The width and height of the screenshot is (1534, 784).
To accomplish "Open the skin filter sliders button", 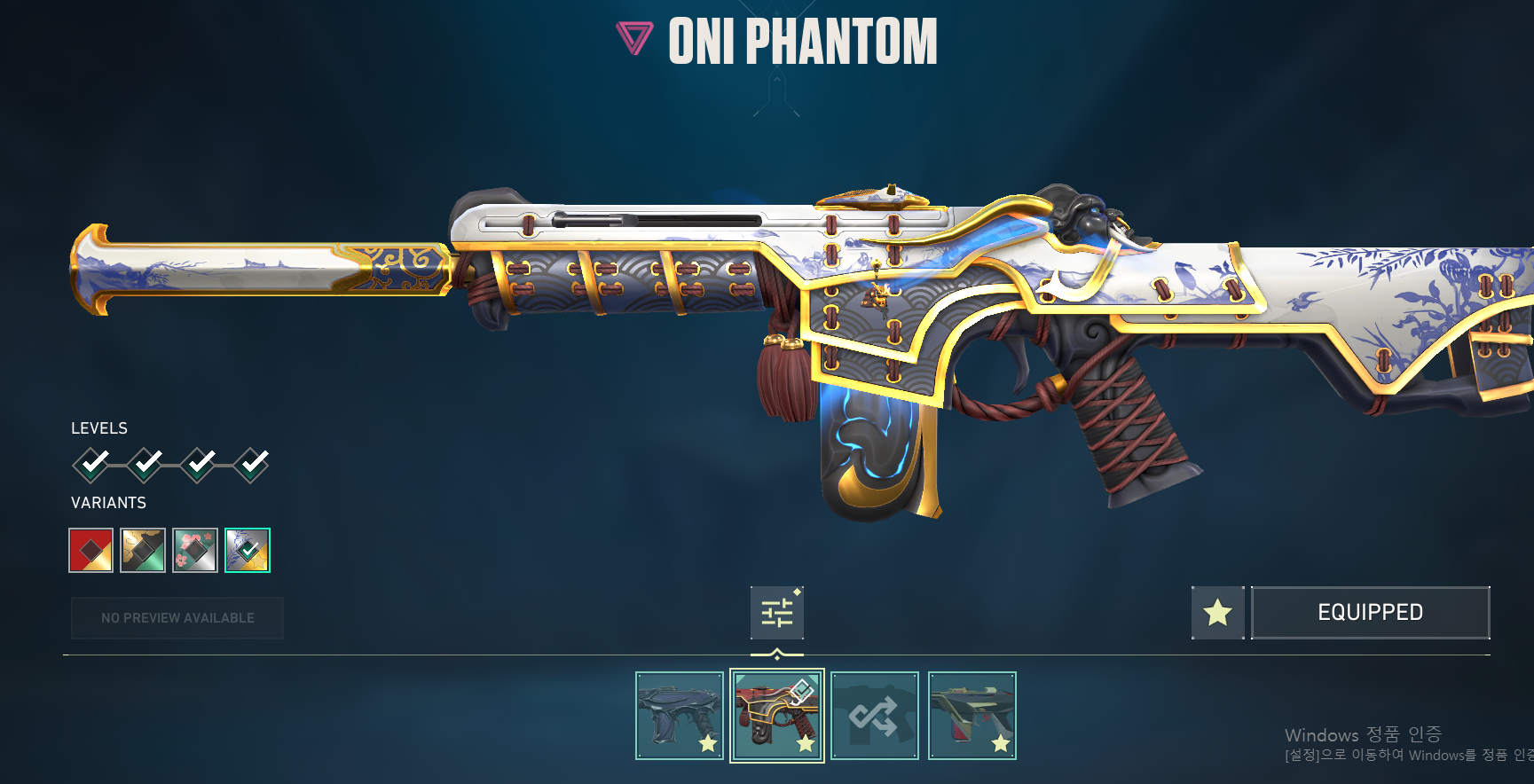I will point(777,613).
